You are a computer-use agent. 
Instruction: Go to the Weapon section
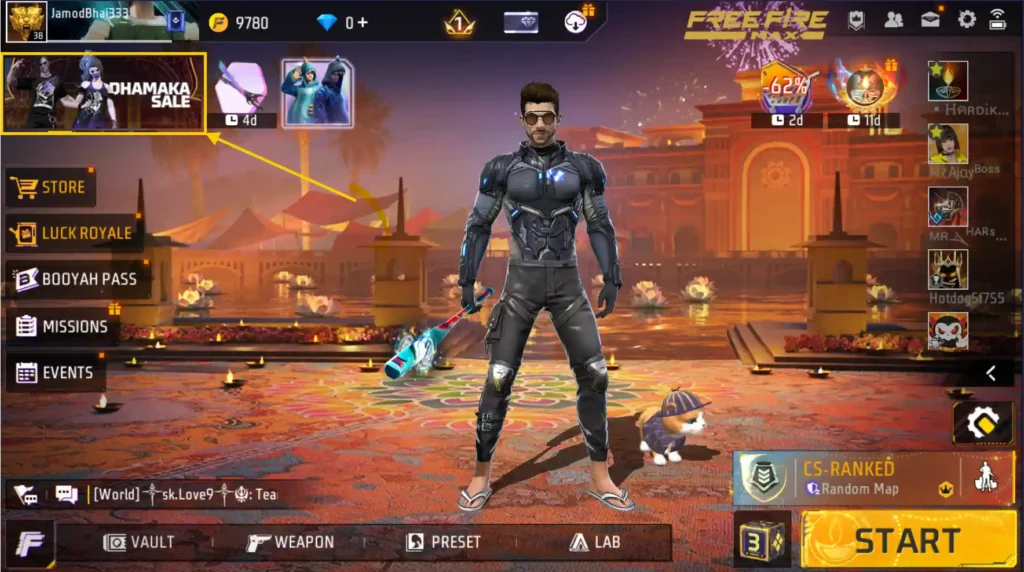coord(291,542)
